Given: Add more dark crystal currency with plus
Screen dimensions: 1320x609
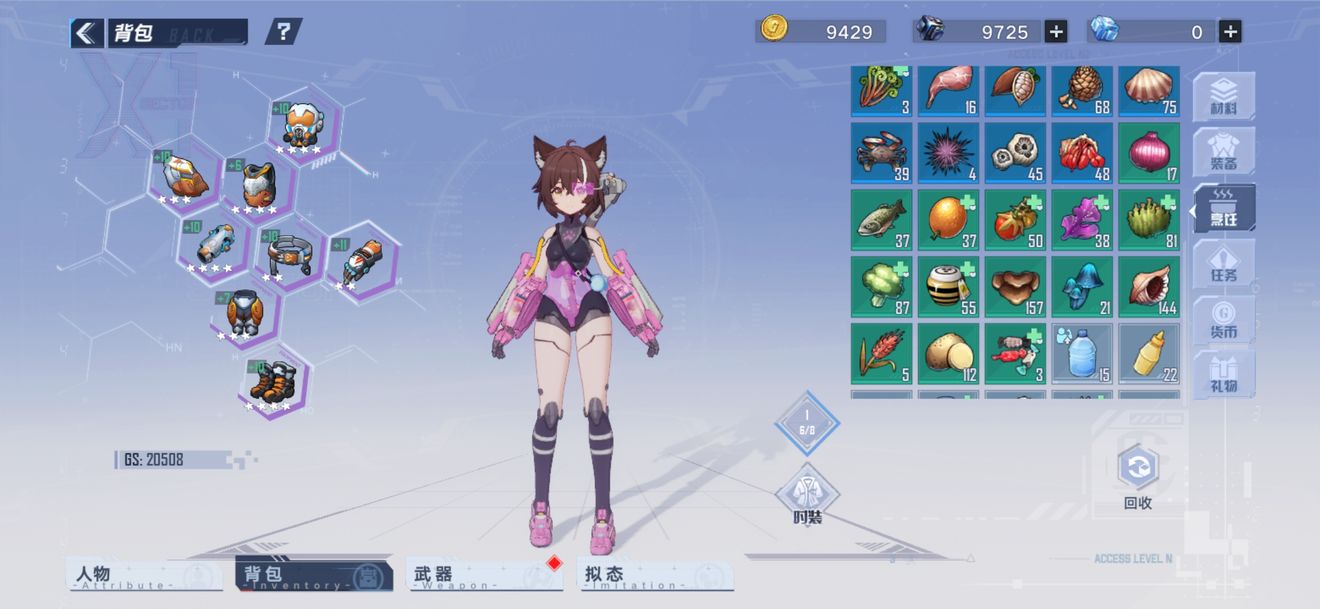Looking at the screenshot, I should click(x=1056, y=31).
